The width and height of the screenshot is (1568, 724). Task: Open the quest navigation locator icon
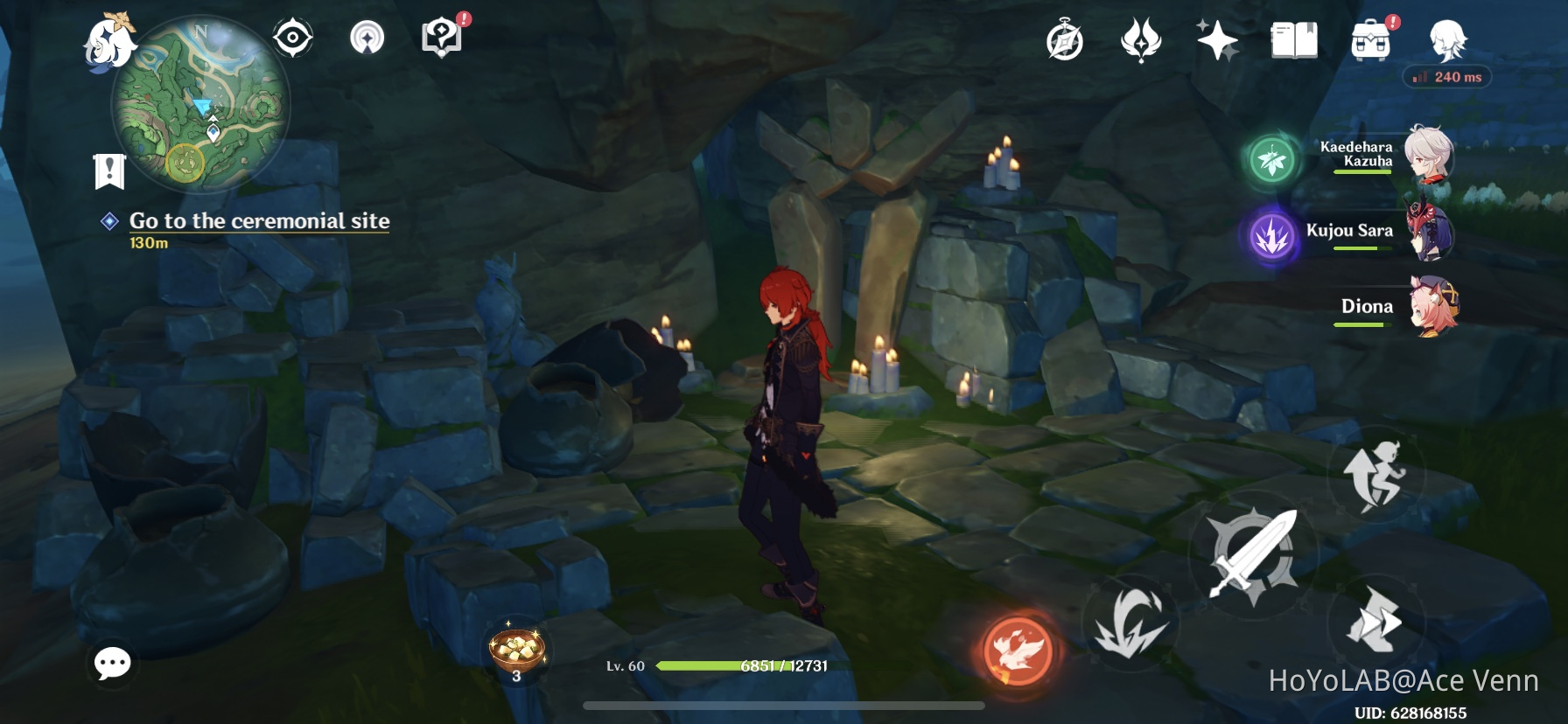367,38
